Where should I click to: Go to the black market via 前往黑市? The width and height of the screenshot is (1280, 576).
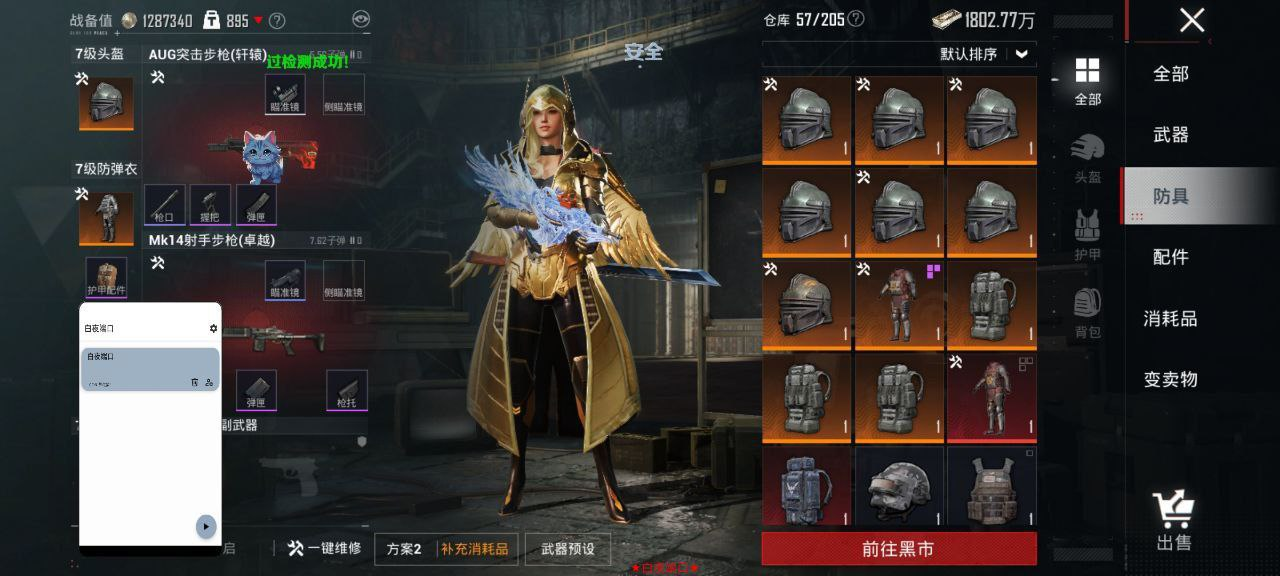tap(898, 549)
